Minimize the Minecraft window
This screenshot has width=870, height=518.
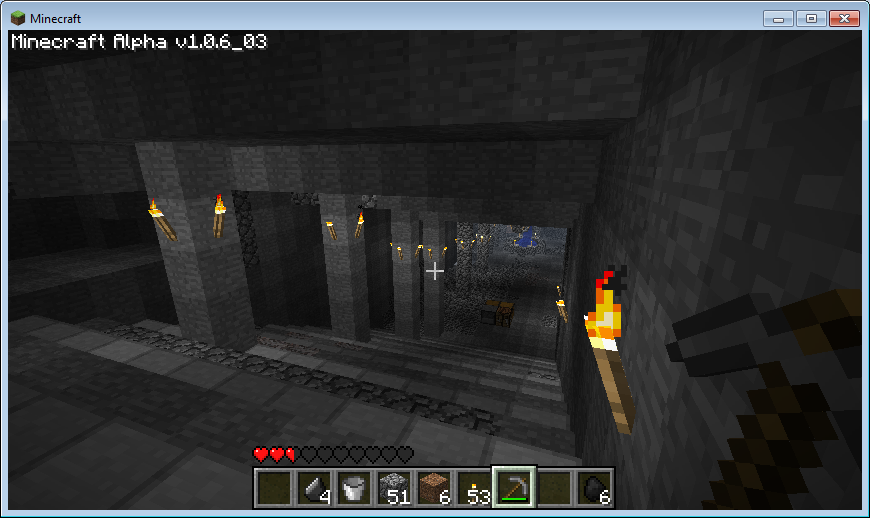pos(778,18)
